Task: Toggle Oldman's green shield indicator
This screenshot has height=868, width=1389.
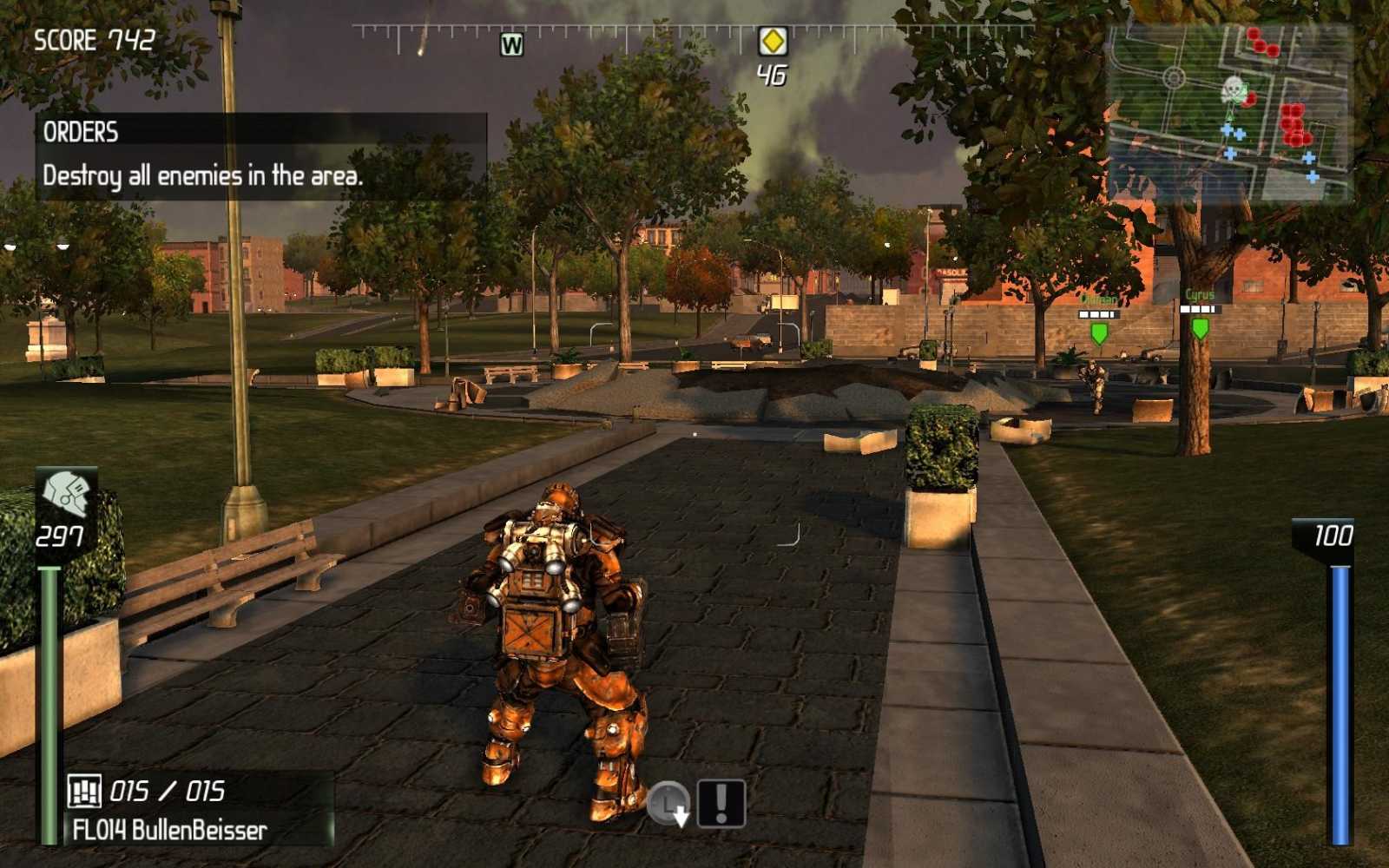Action: pos(1098,334)
